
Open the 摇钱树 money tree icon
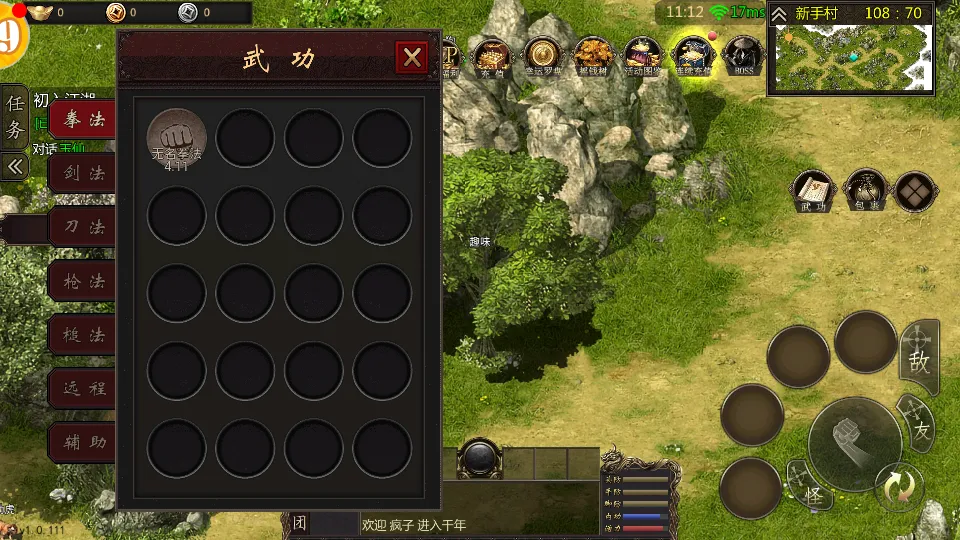pos(593,55)
